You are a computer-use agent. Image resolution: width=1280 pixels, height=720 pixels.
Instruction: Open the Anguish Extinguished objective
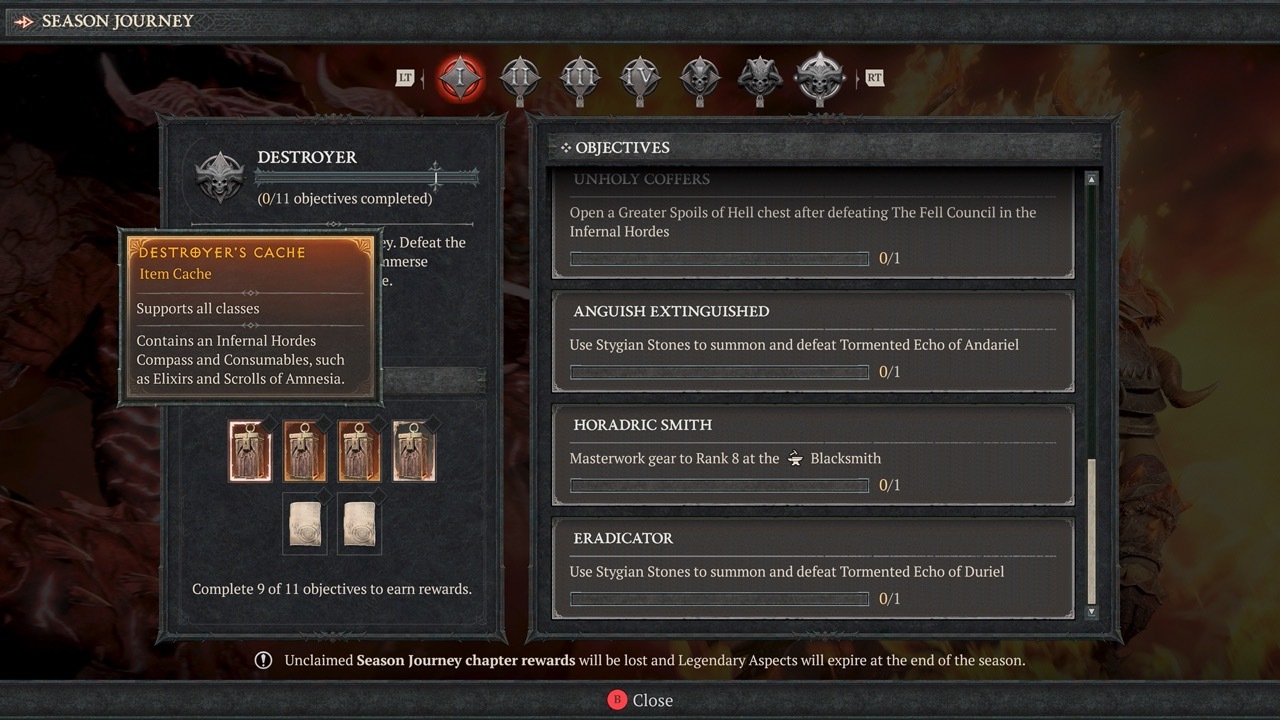[x=812, y=341]
